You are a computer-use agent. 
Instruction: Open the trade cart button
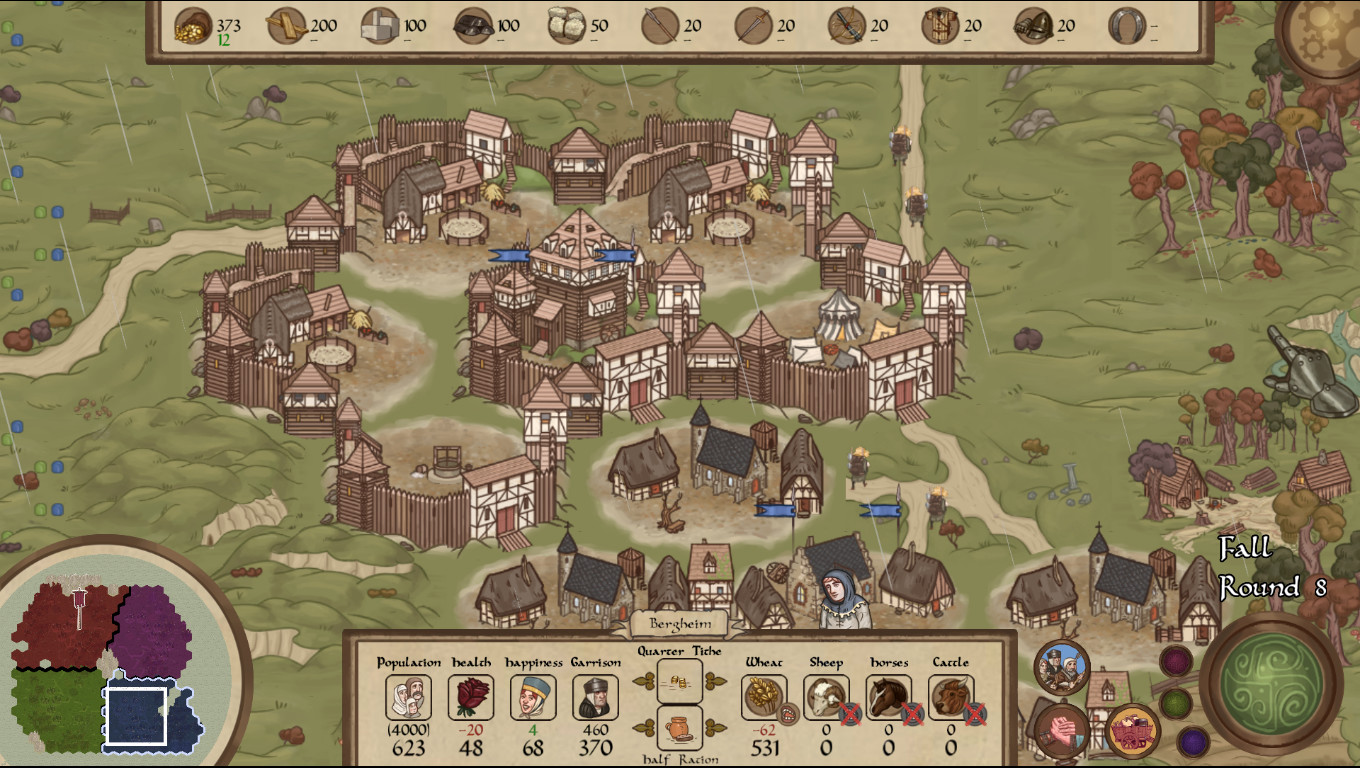coord(1132,731)
